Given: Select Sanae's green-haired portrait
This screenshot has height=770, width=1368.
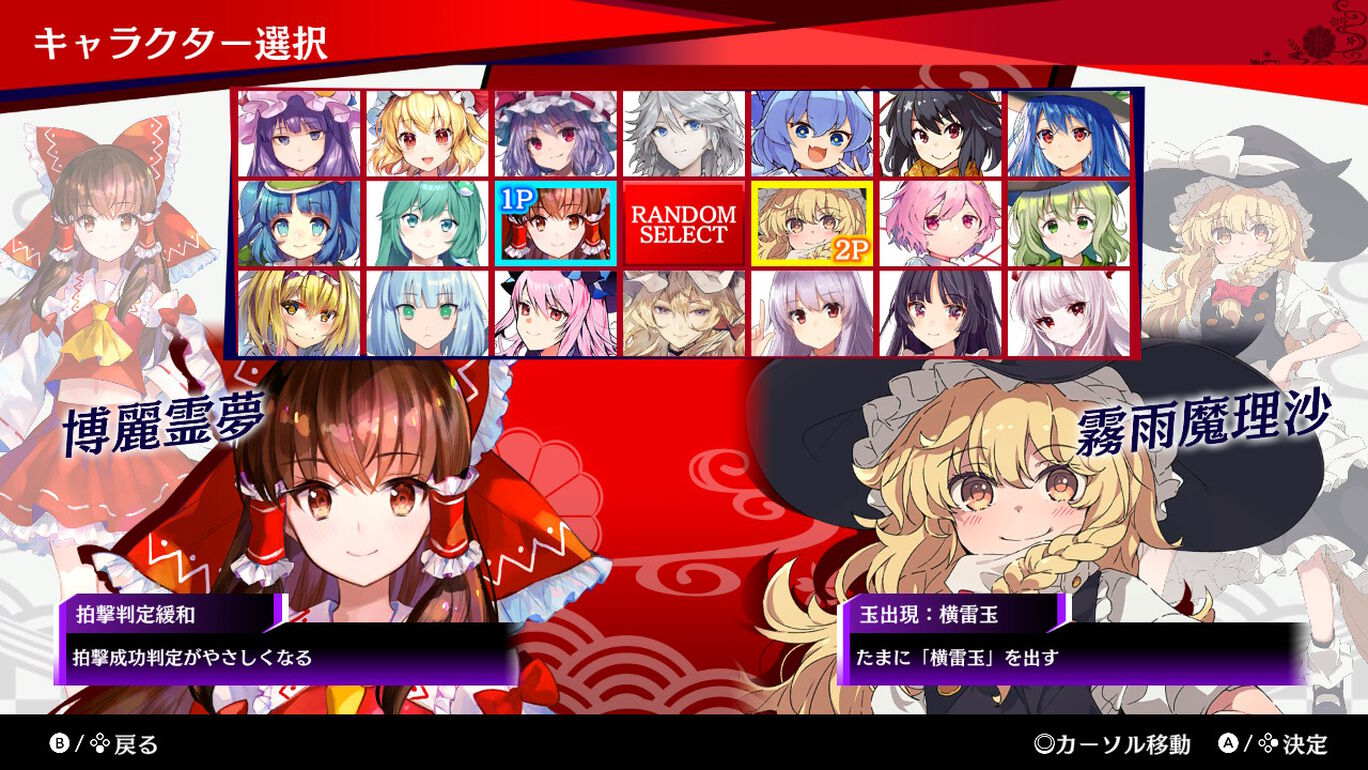Looking at the screenshot, I should [x=423, y=222].
